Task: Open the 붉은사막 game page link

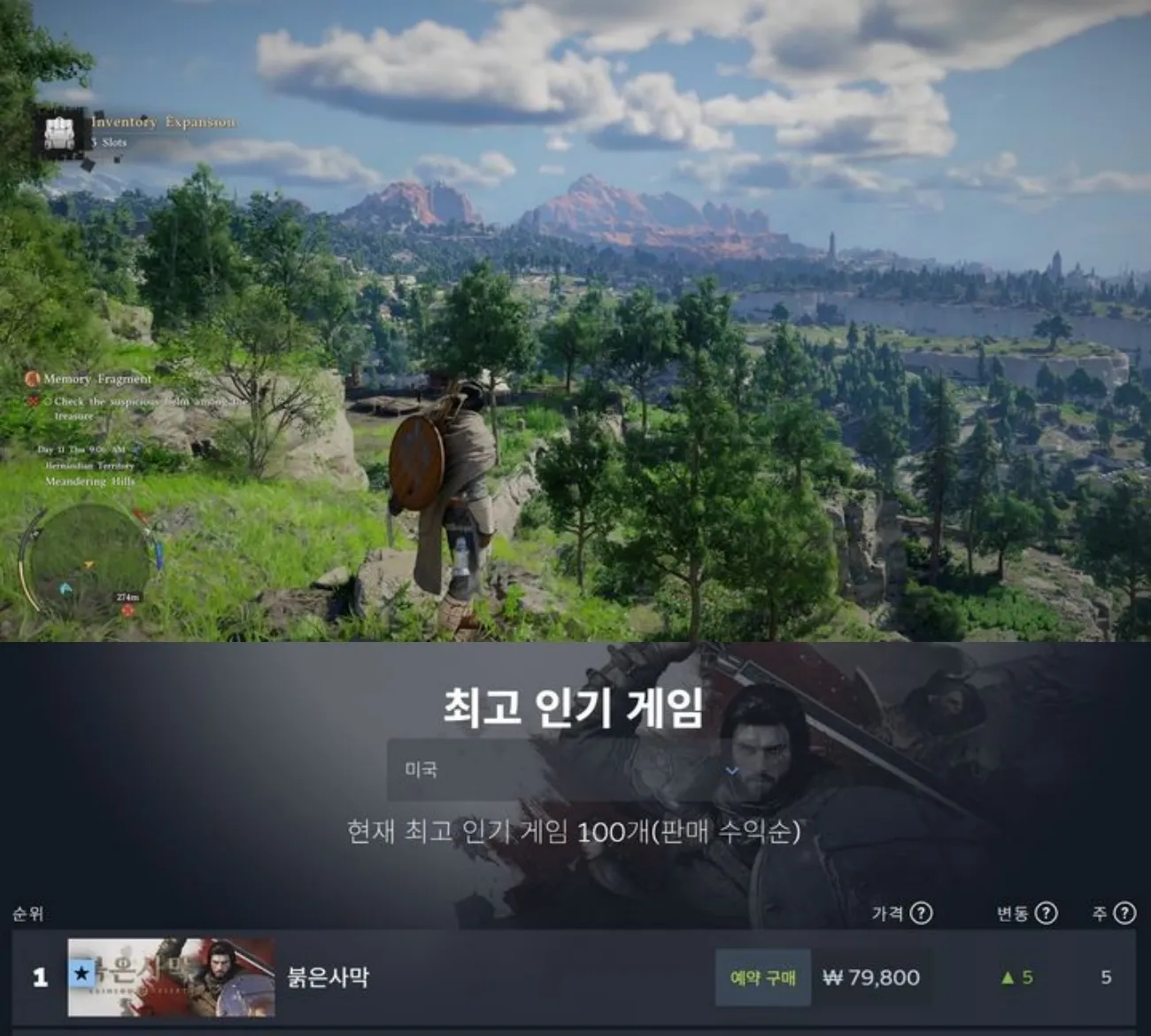Action: (x=328, y=978)
